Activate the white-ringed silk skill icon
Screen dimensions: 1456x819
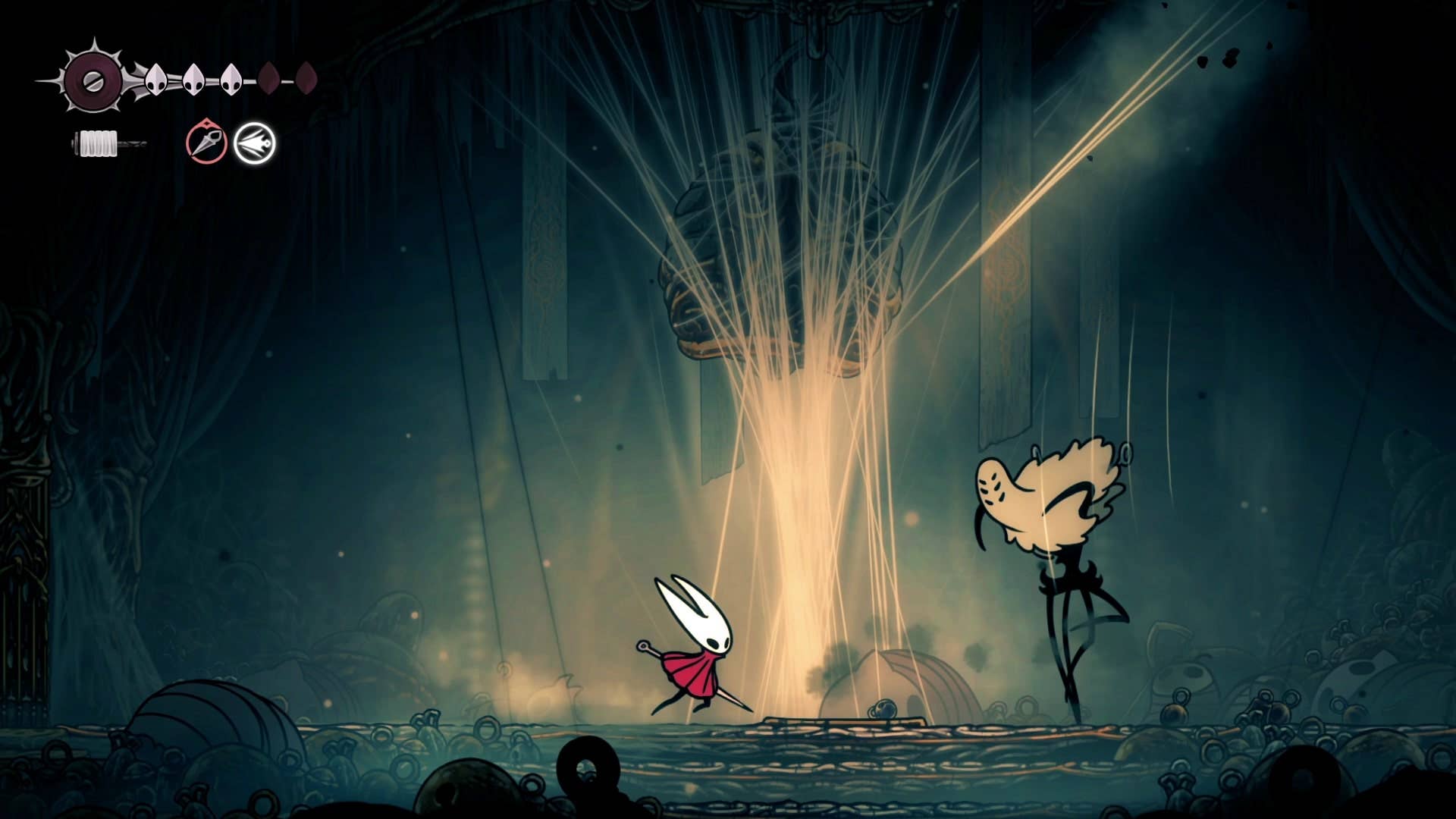(254, 143)
